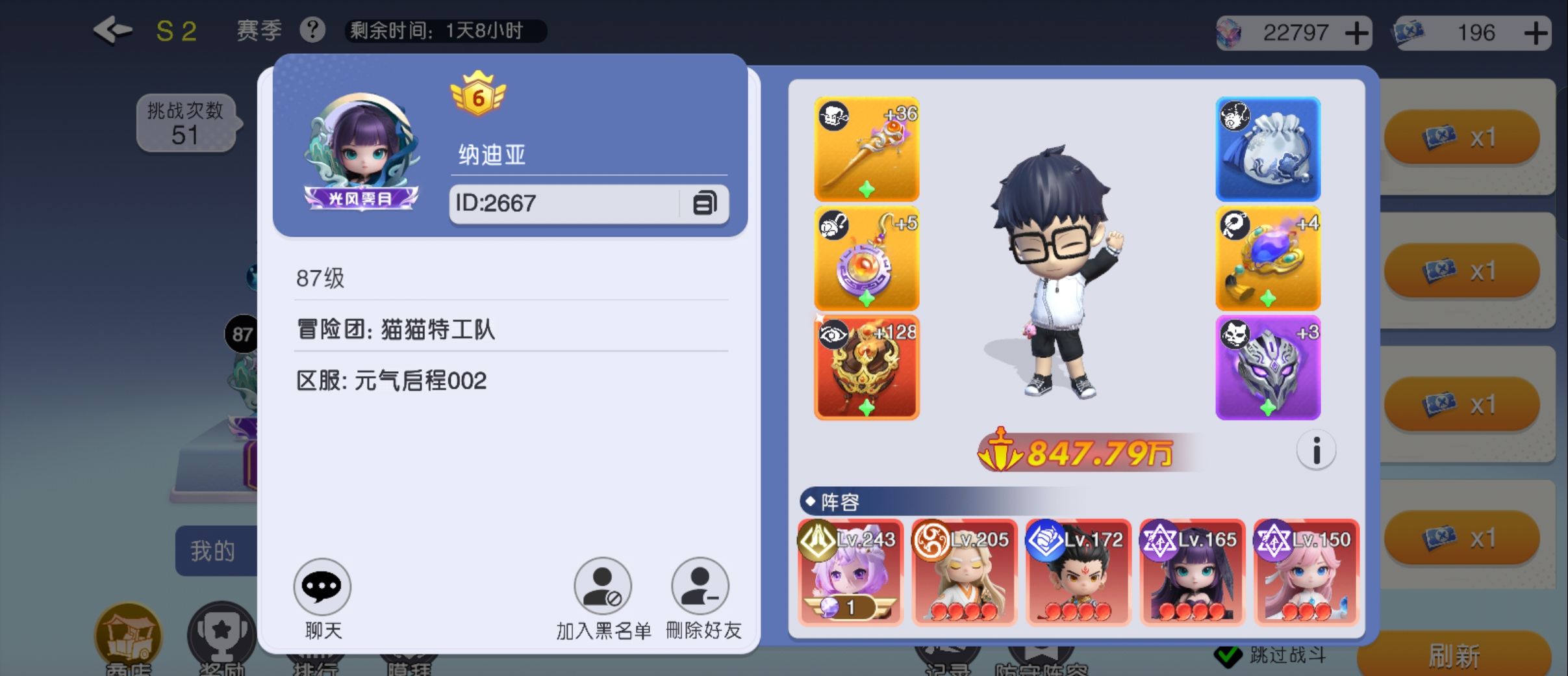Select the +128 eye emblem equipment
This screenshot has height=676, width=1568.
pyautogui.click(x=867, y=366)
